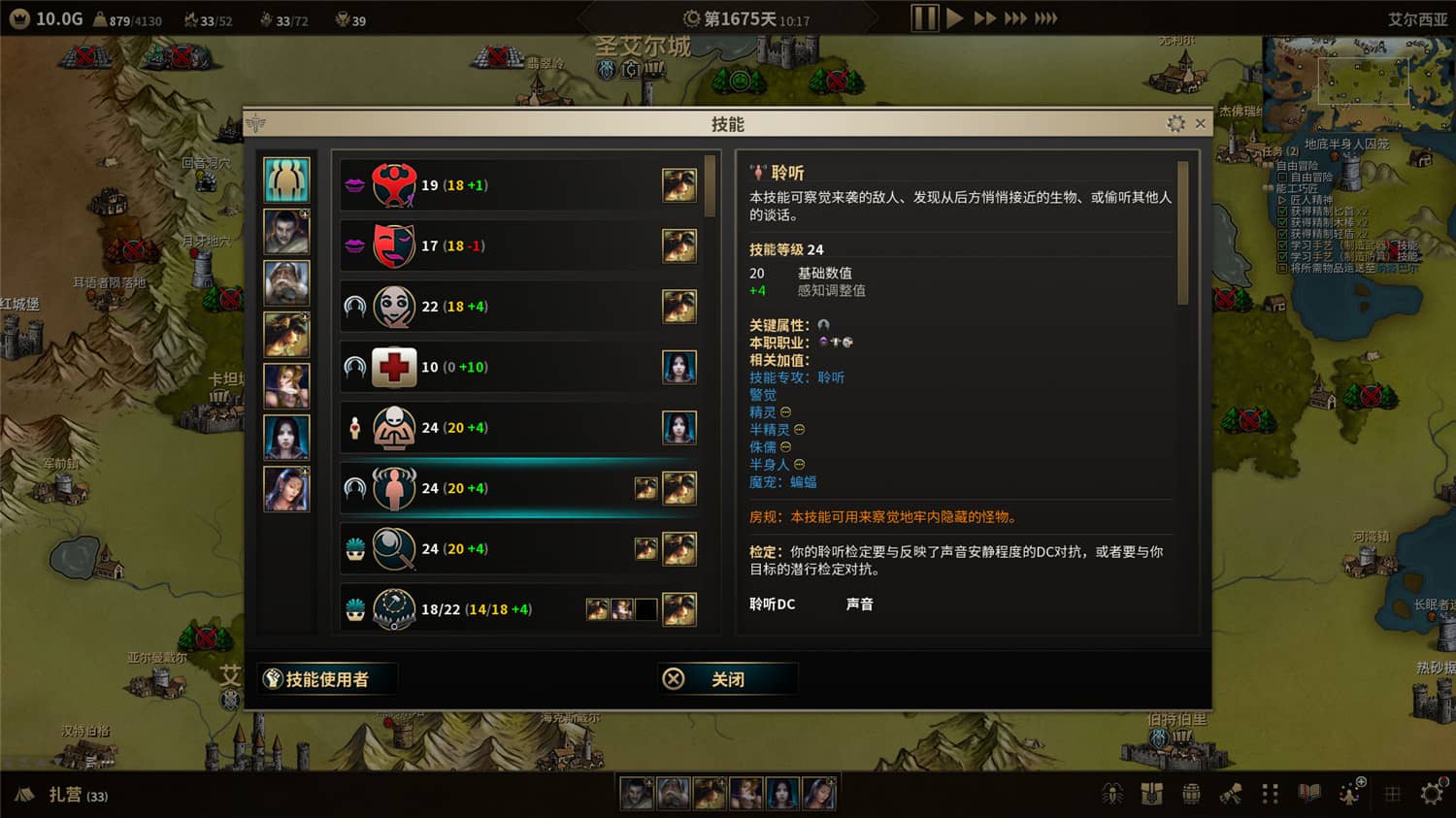Uncheck the 获得精制匕首 x2 objective

(1281, 213)
